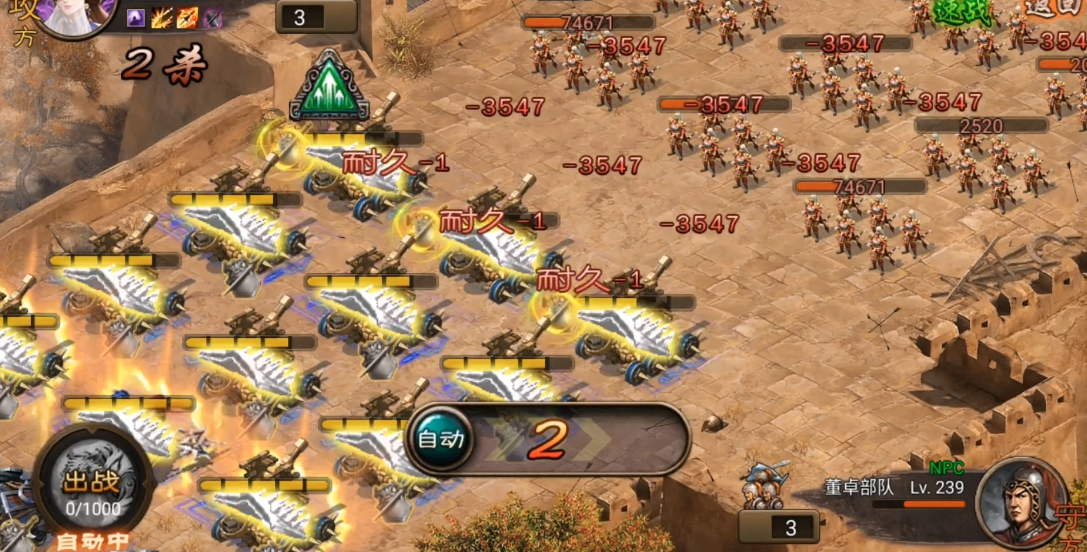The height and width of the screenshot is (552, 1087).
Task: Open the defender general's portrait
Action: [1016, 500]
